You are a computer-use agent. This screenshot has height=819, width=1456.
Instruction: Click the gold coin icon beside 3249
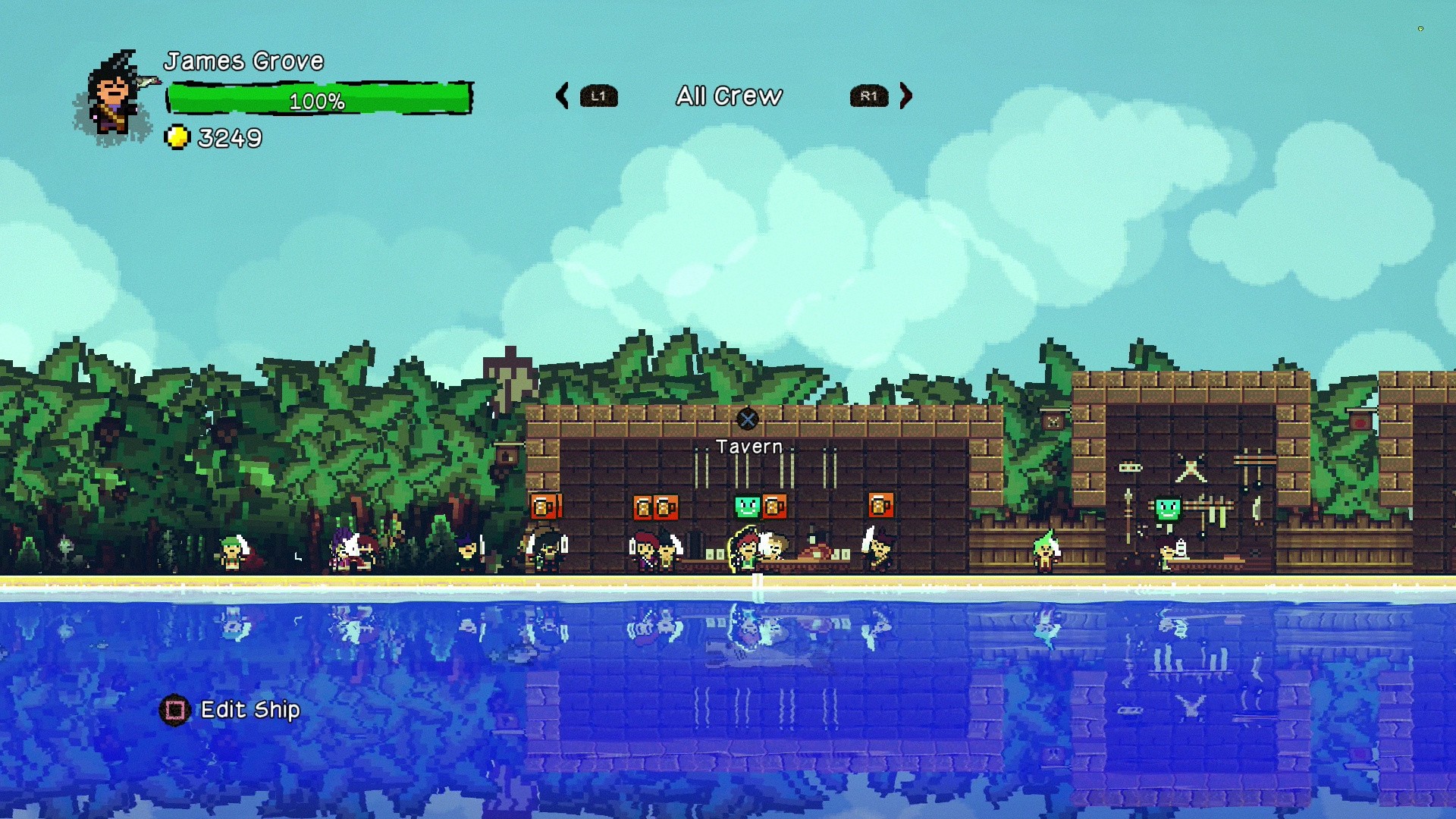[178, 137]
